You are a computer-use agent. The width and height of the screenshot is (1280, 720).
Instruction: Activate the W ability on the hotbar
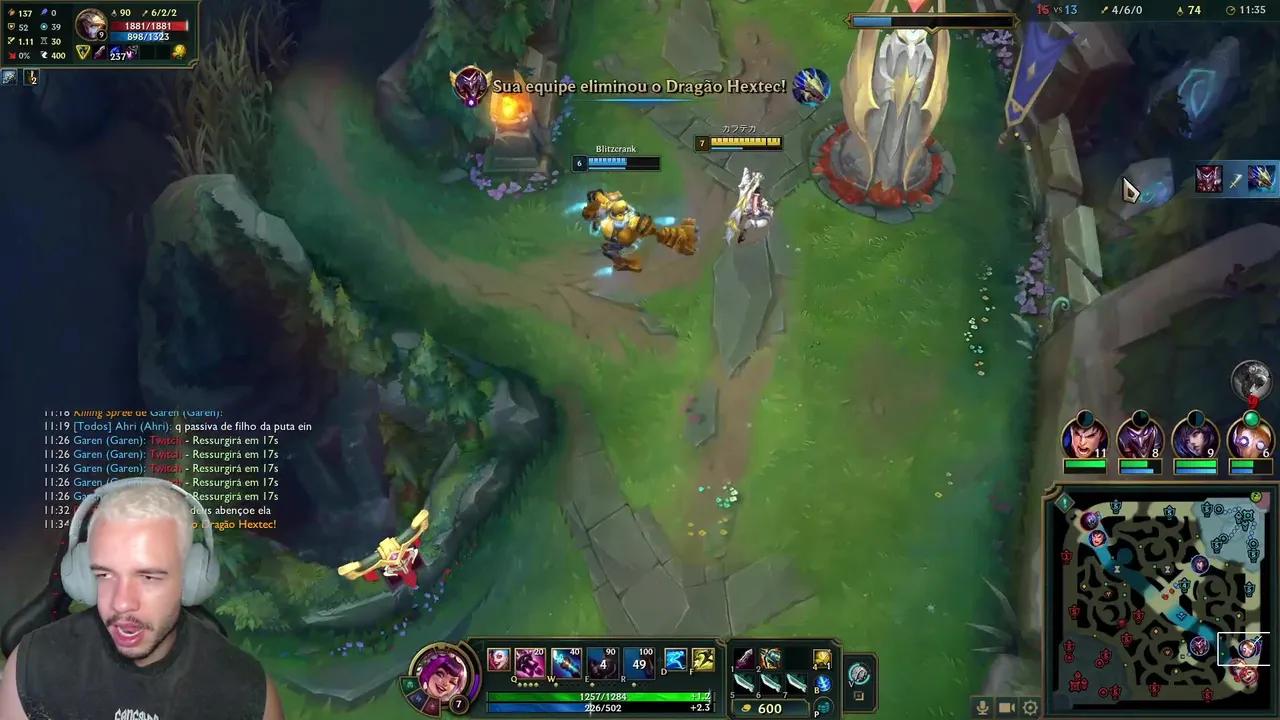[564, 658]
